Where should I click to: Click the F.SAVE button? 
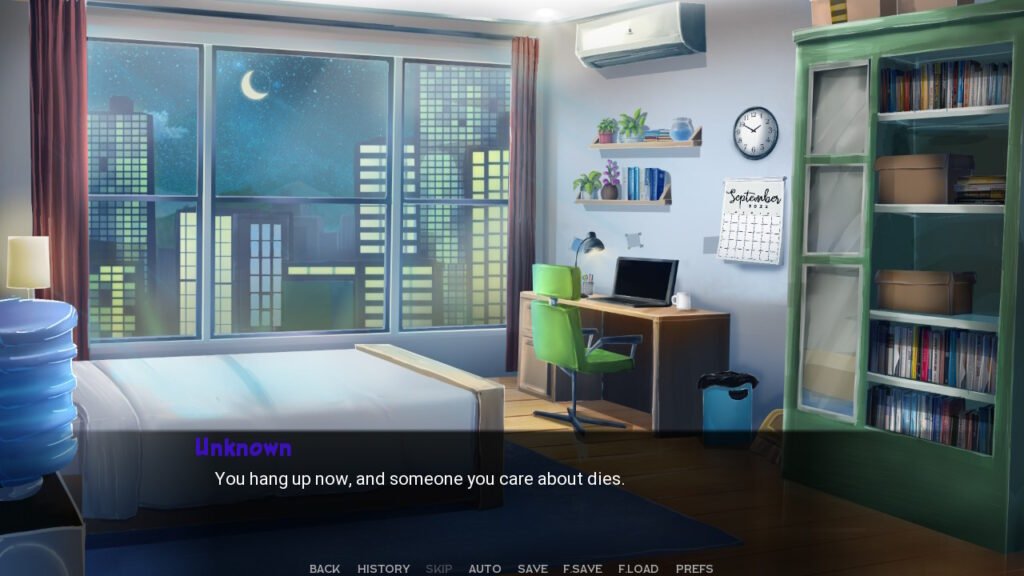(x=582, y=569)
